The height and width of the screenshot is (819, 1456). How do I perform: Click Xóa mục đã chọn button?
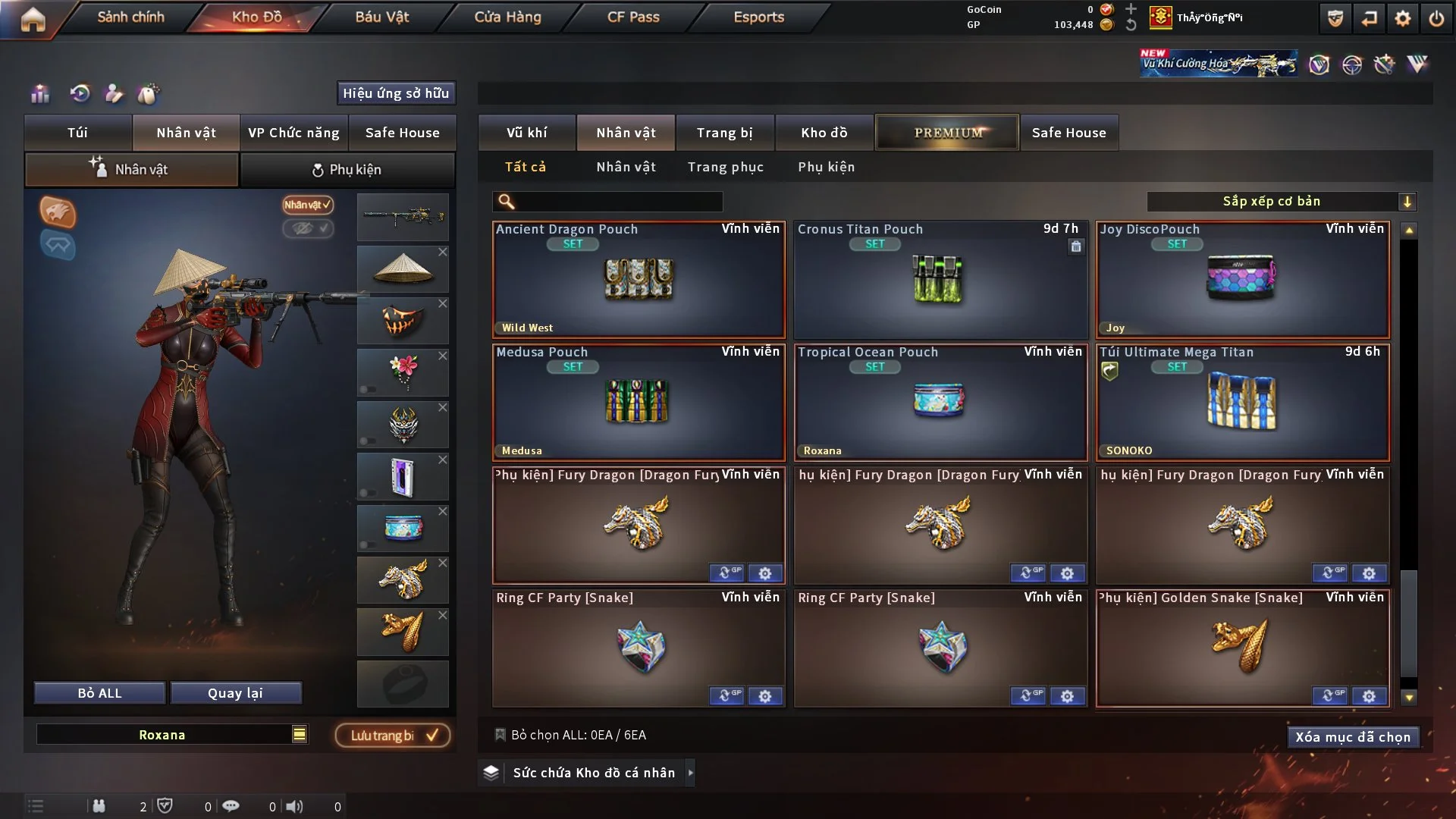pyautogui.click(x=1352, y=737)
